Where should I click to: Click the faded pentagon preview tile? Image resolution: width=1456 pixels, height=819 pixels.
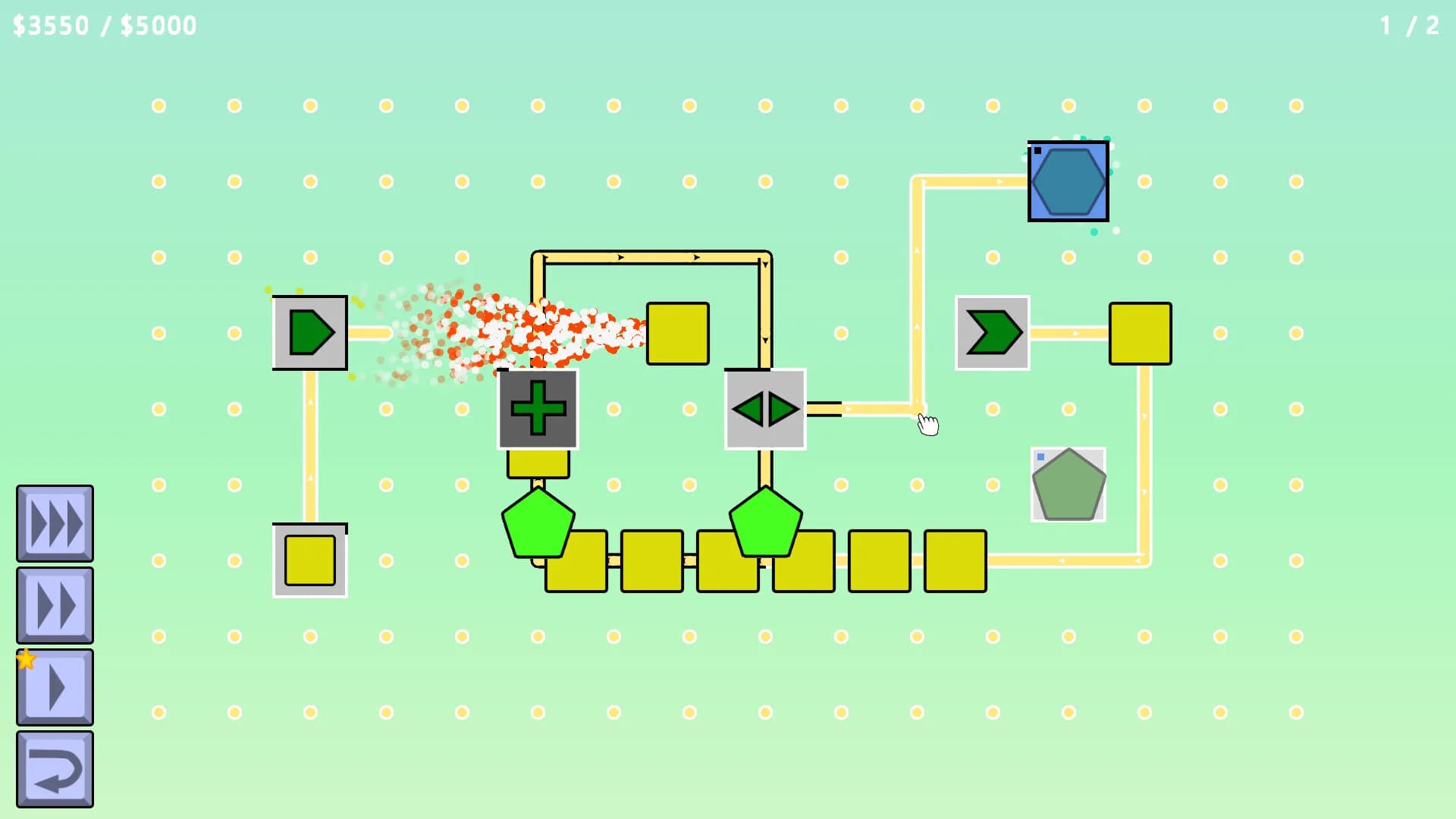pos(1068,483)
